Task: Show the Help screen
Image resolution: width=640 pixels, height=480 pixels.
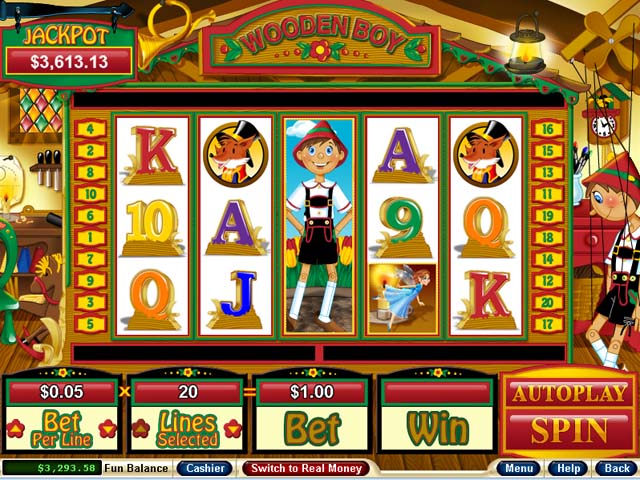Action: (x=568, y=468)
